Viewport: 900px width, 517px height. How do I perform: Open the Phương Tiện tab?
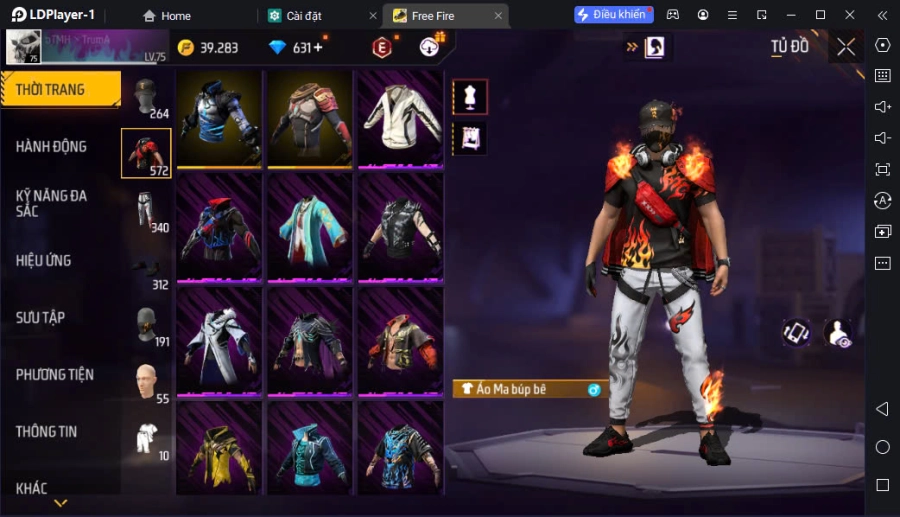[x=55, y=375]
